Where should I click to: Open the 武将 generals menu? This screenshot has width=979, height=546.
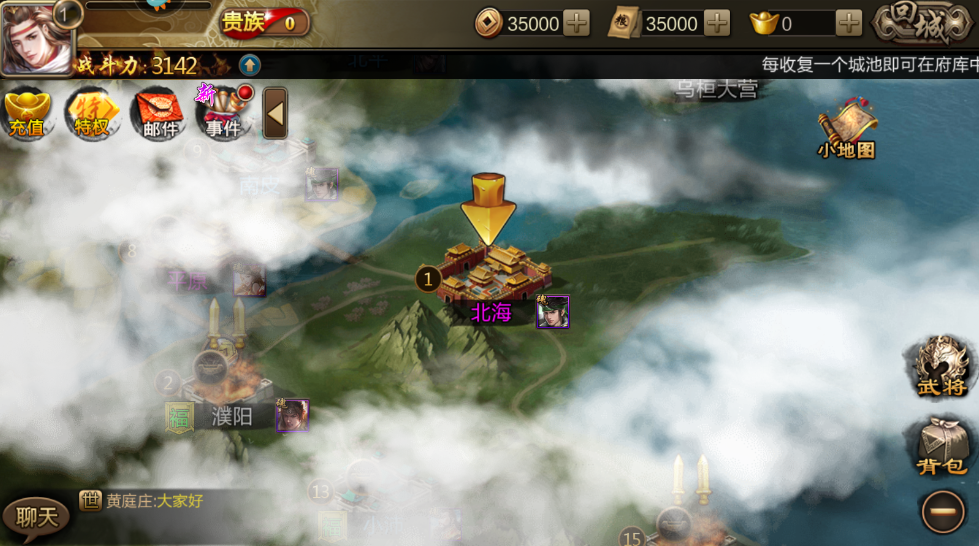click(x=941, y=368)
